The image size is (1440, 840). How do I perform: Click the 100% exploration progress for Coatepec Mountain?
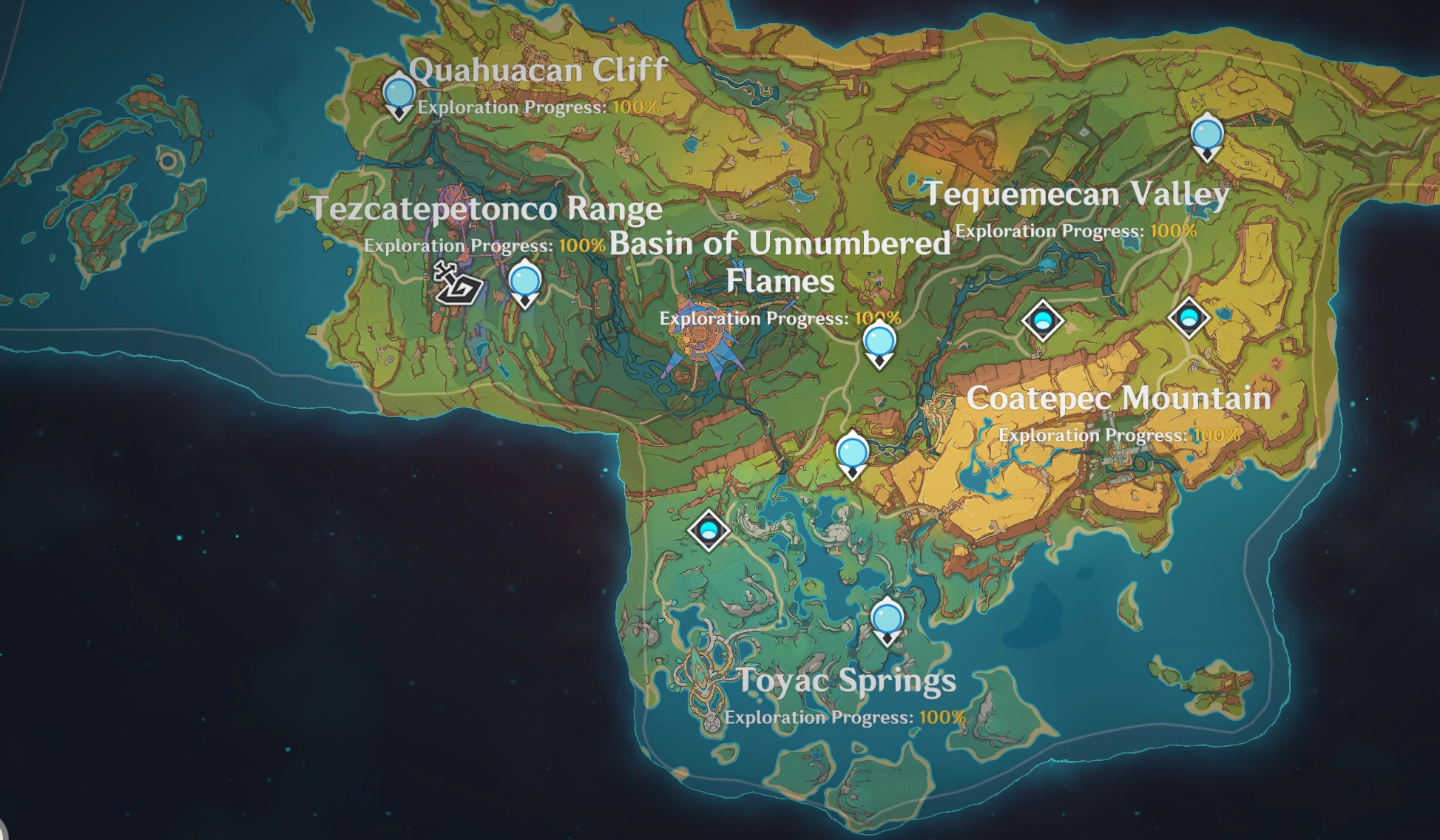tap(1216, 436)
